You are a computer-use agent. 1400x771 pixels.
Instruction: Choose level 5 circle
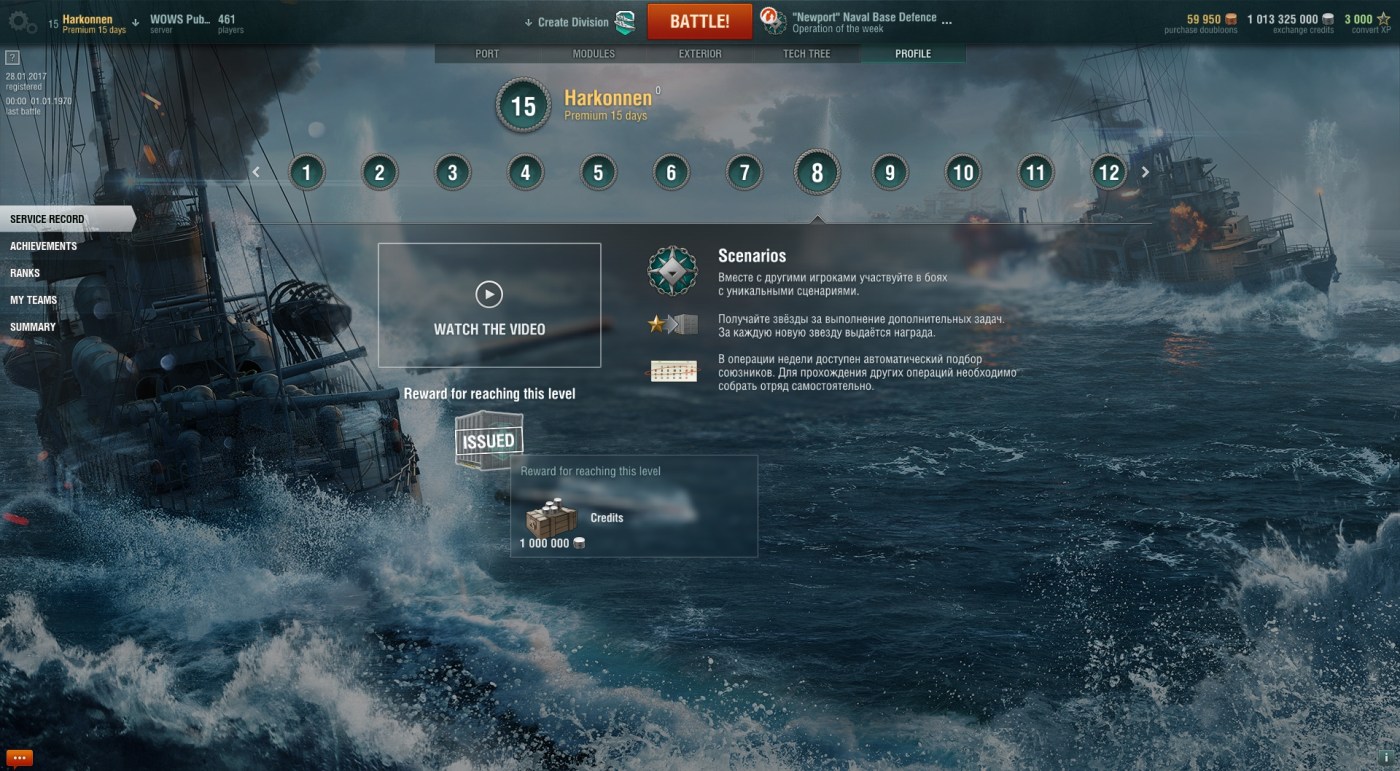tap(598, 173)
